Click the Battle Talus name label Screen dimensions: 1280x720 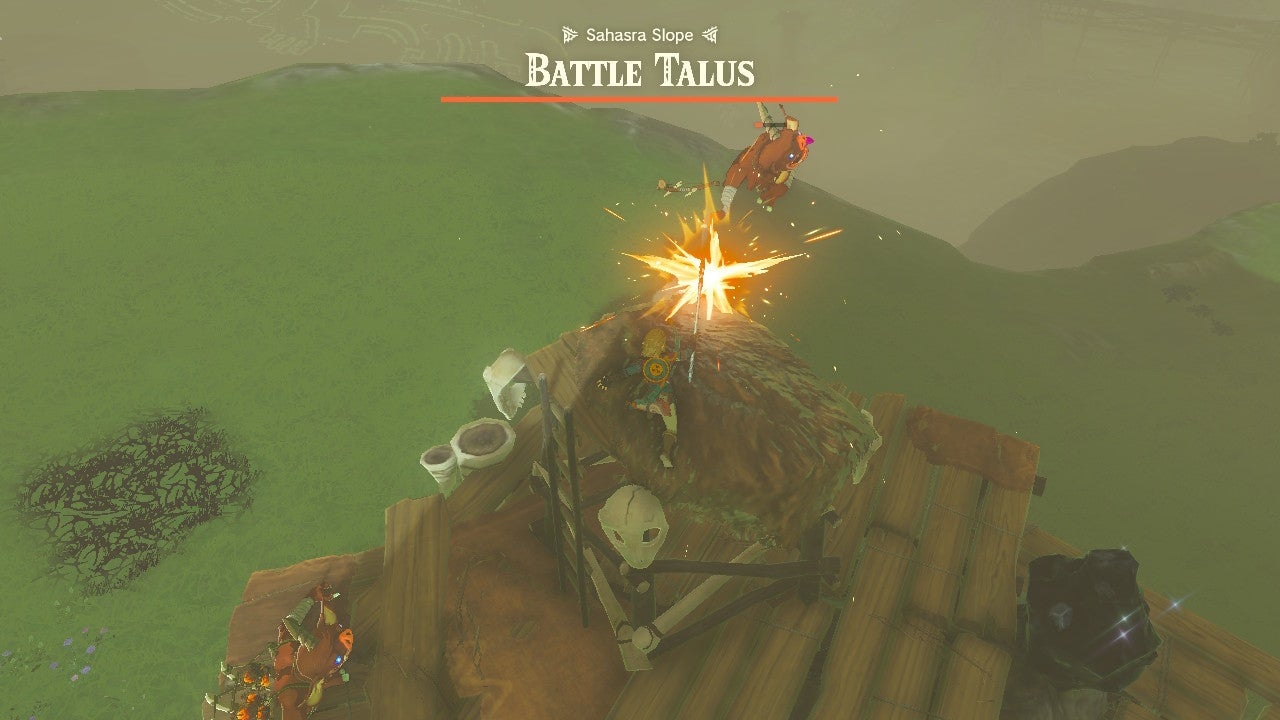click(640, 72)
